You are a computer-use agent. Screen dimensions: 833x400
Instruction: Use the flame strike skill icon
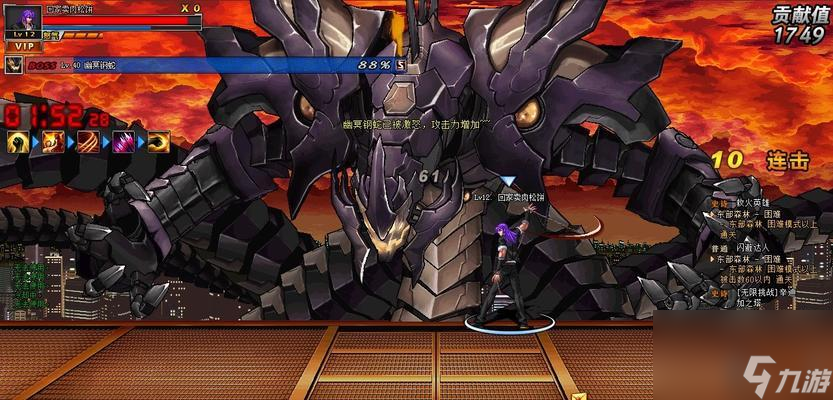pyautogui.click(x=52, y=142)
